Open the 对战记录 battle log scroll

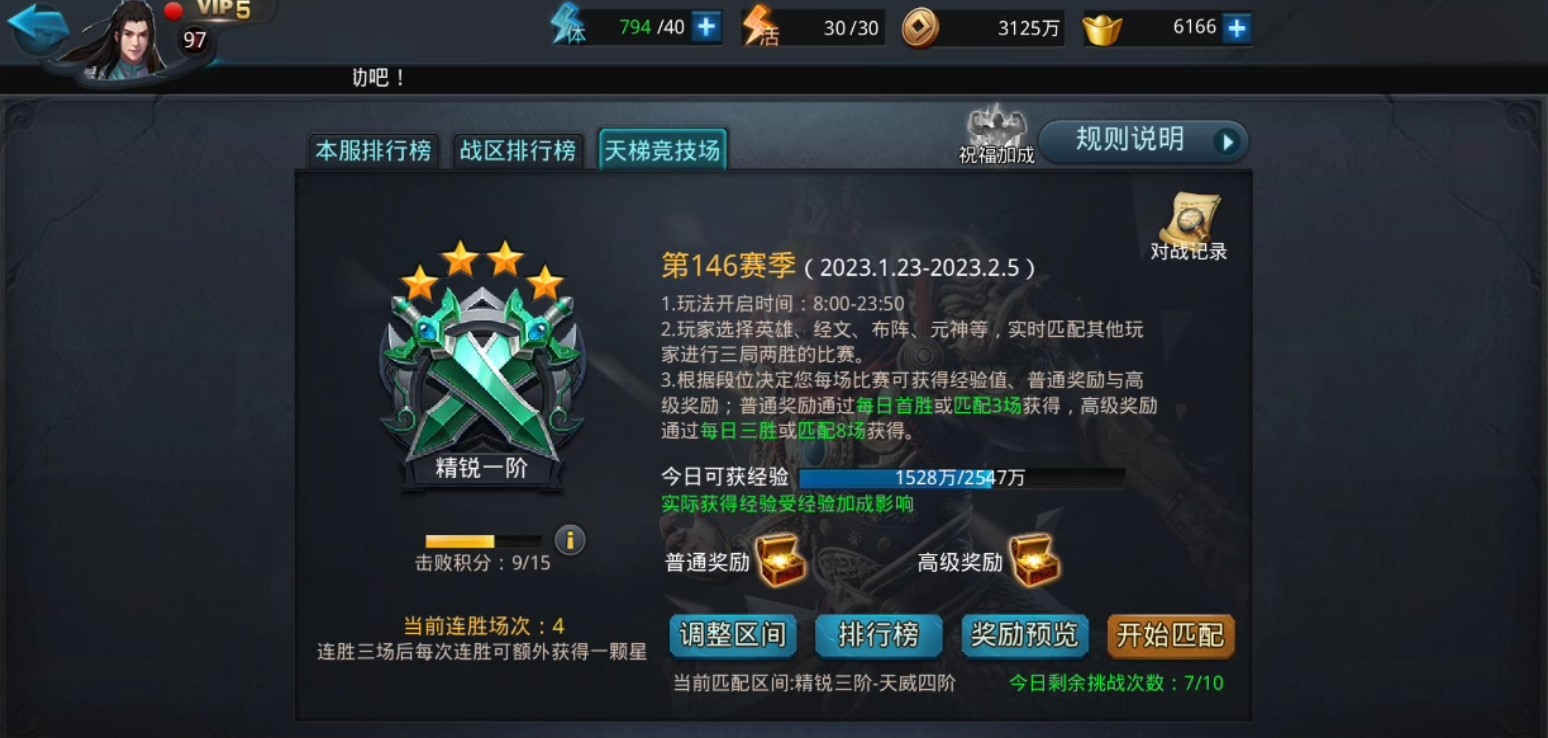coord(1190,215)
